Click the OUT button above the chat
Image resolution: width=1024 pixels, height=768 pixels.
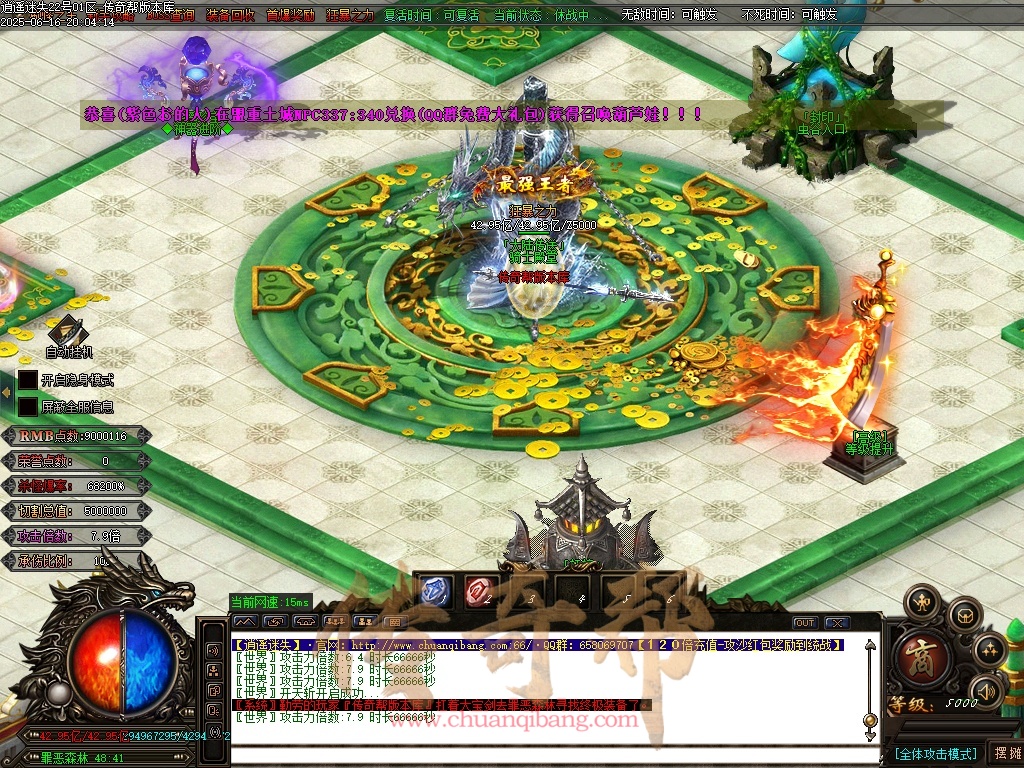(805, 623)
